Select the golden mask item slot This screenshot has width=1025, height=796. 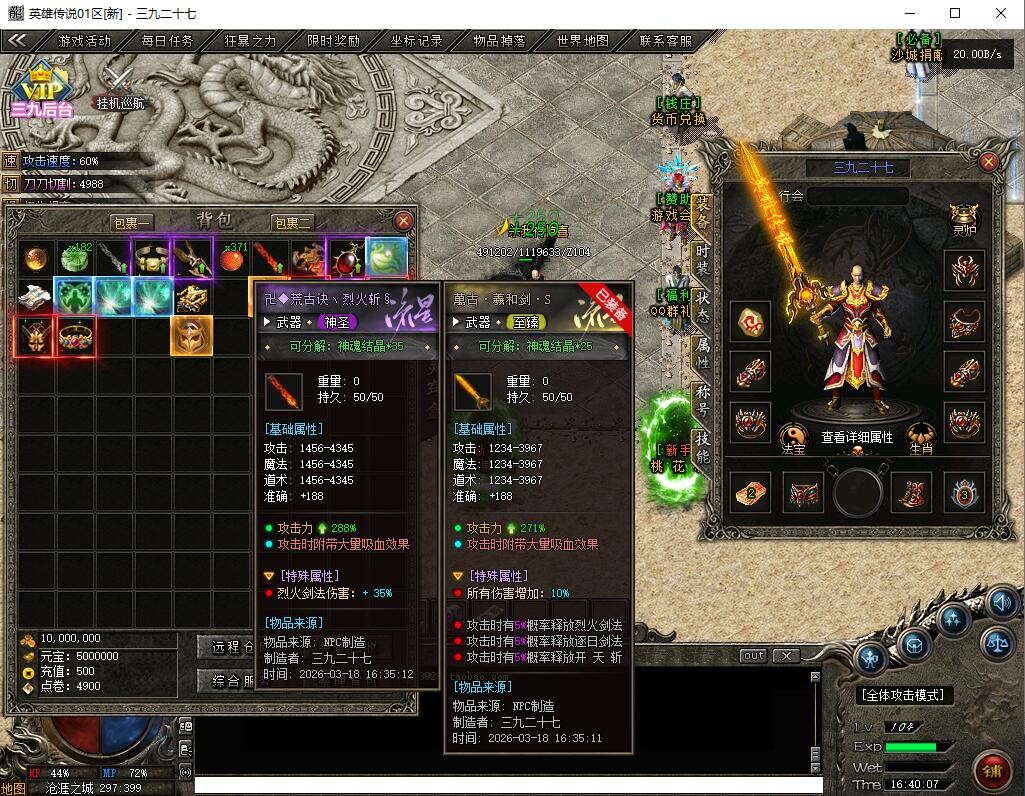click(x=191, y=336)
